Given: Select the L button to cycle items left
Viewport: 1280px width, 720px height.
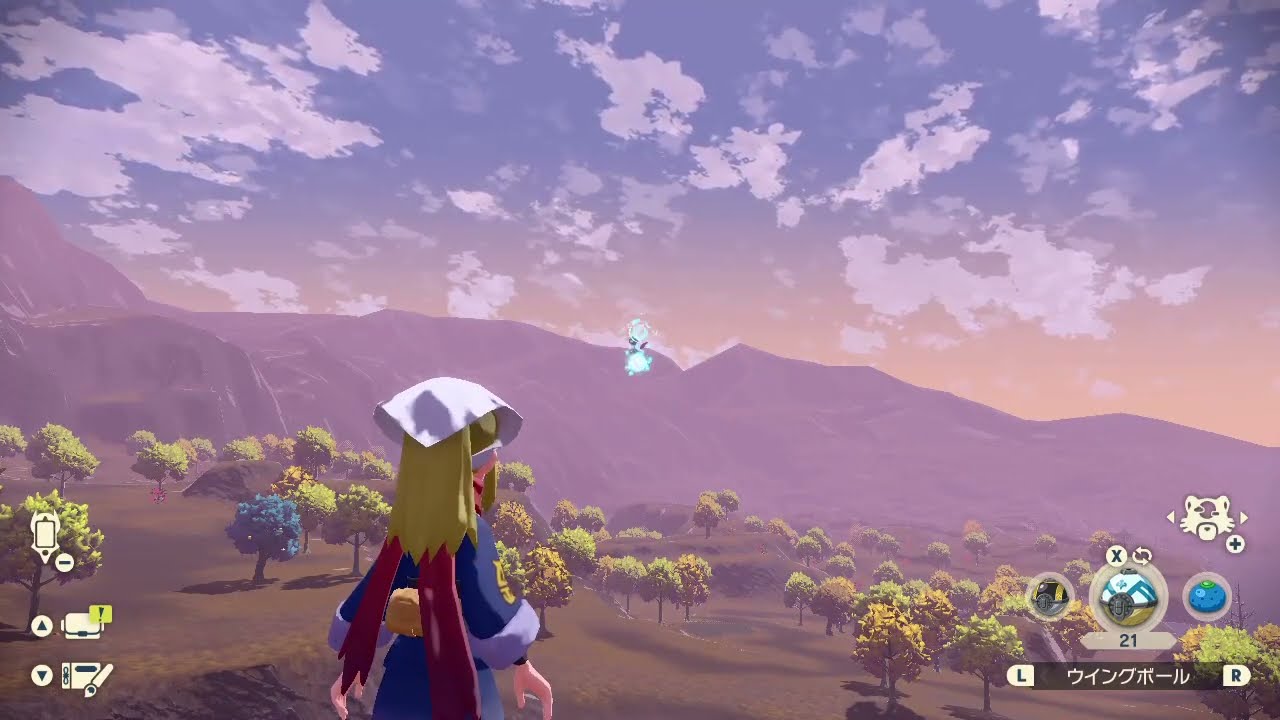Looking at the screenshot, I should 1021,674.
